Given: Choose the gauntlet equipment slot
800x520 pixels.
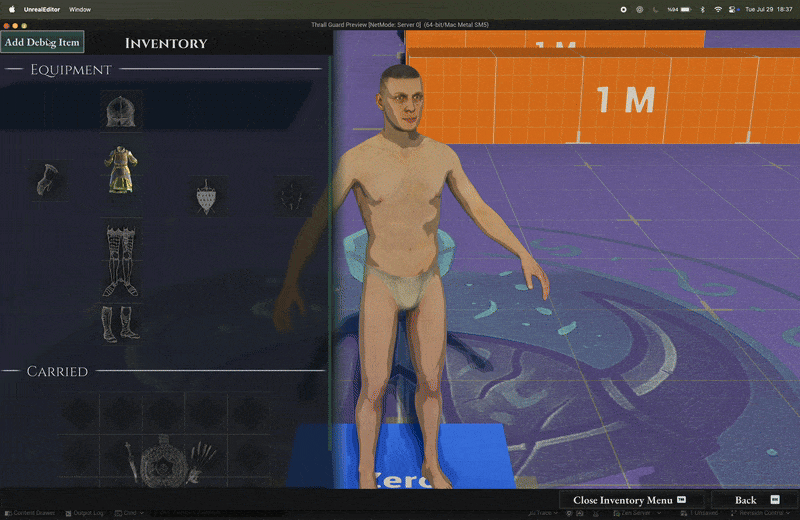Looking at the screenshot, I should [x=47, y=180].
